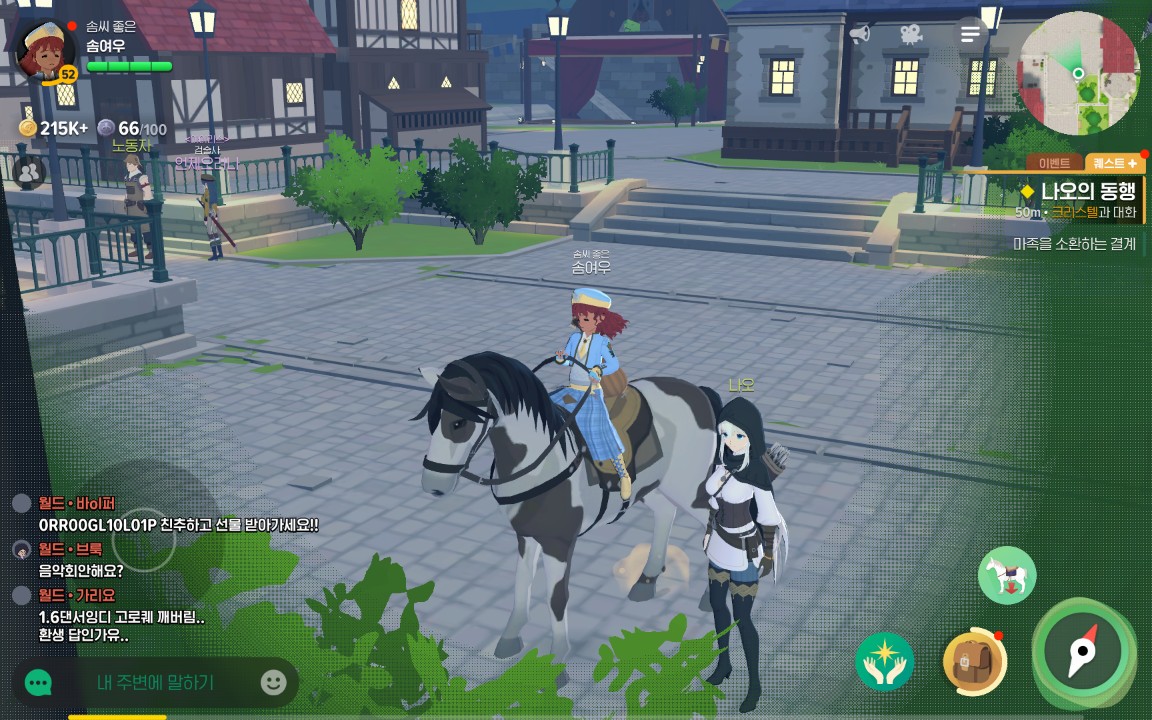
Task: Tap the megaphone announcement icon
Action: (859, 34)
